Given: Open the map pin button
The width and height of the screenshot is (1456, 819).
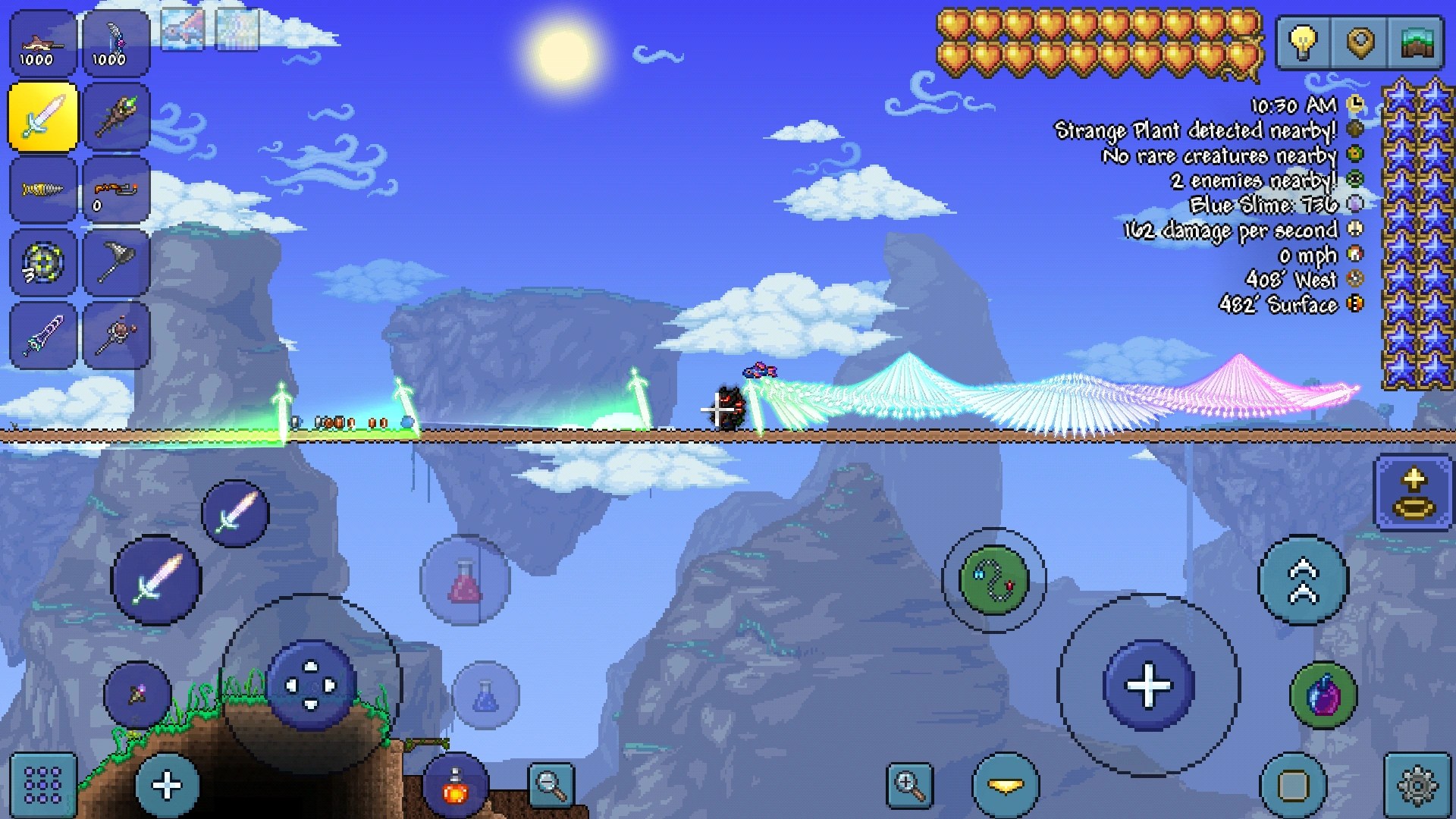Looking at the screenshot, I should [1360, 42].
